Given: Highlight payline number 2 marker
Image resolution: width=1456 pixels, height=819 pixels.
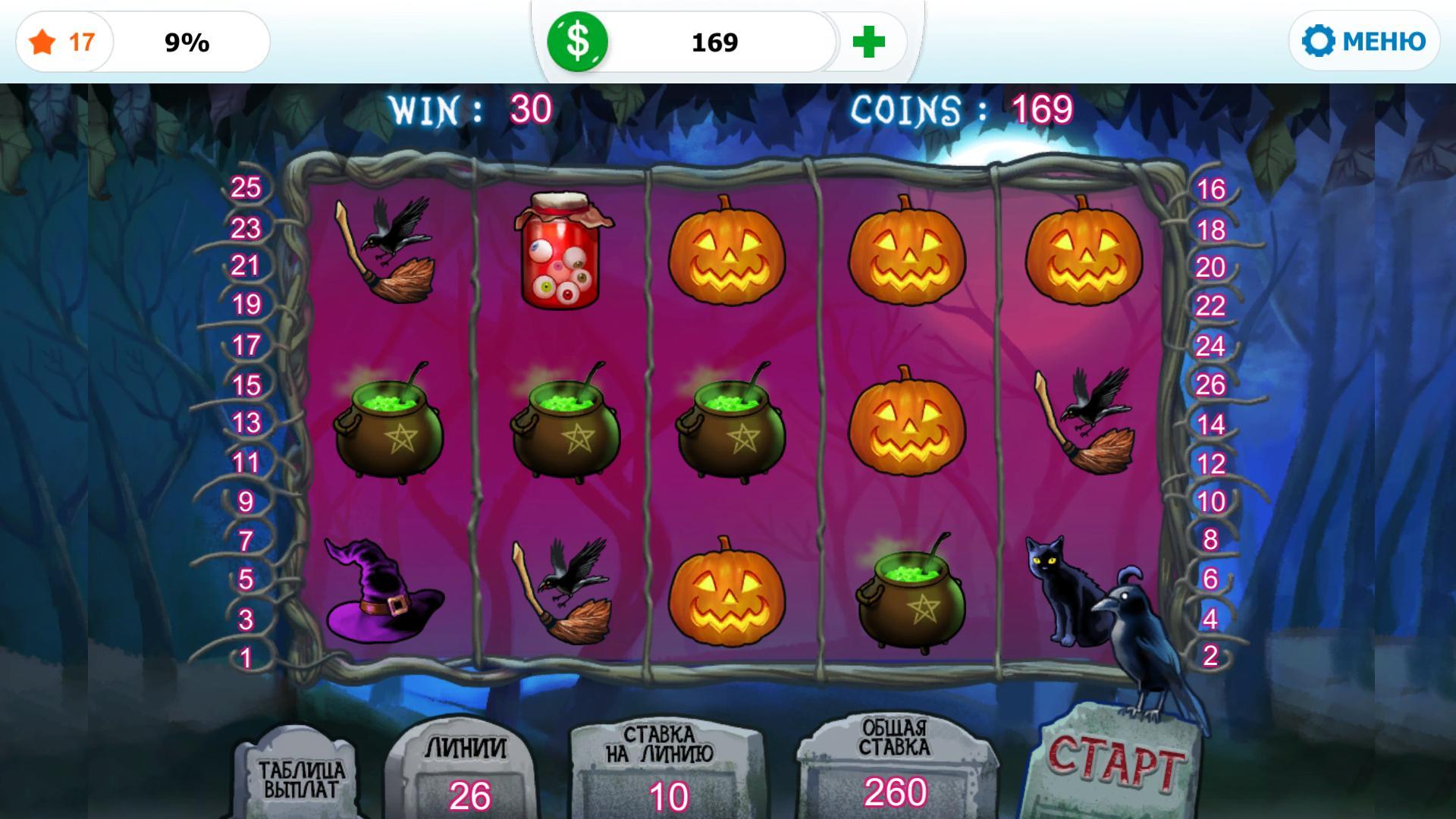Looking at the screenshot, I should click(1210, 655).
